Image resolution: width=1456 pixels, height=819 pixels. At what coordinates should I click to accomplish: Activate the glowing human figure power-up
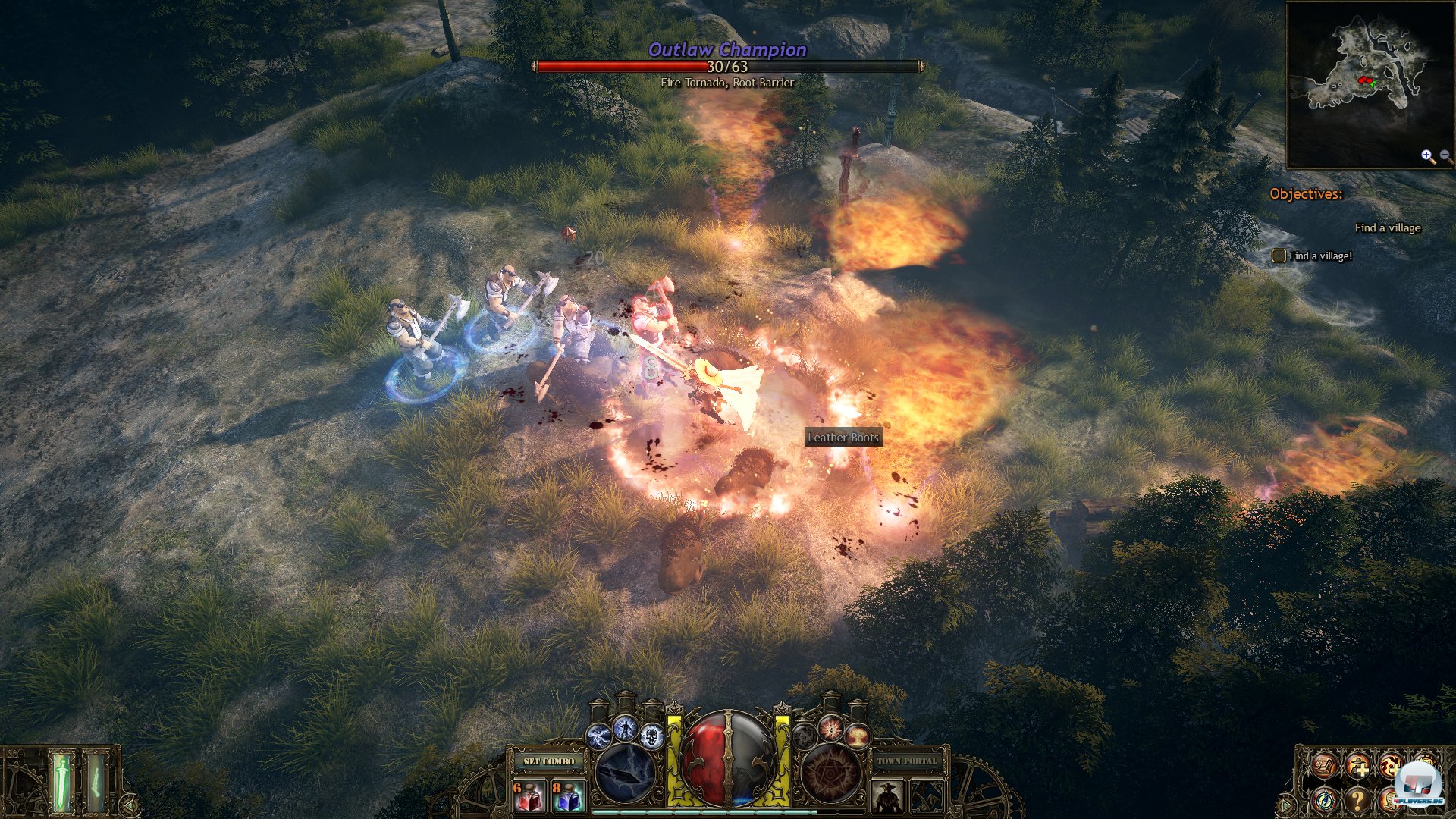625,728
